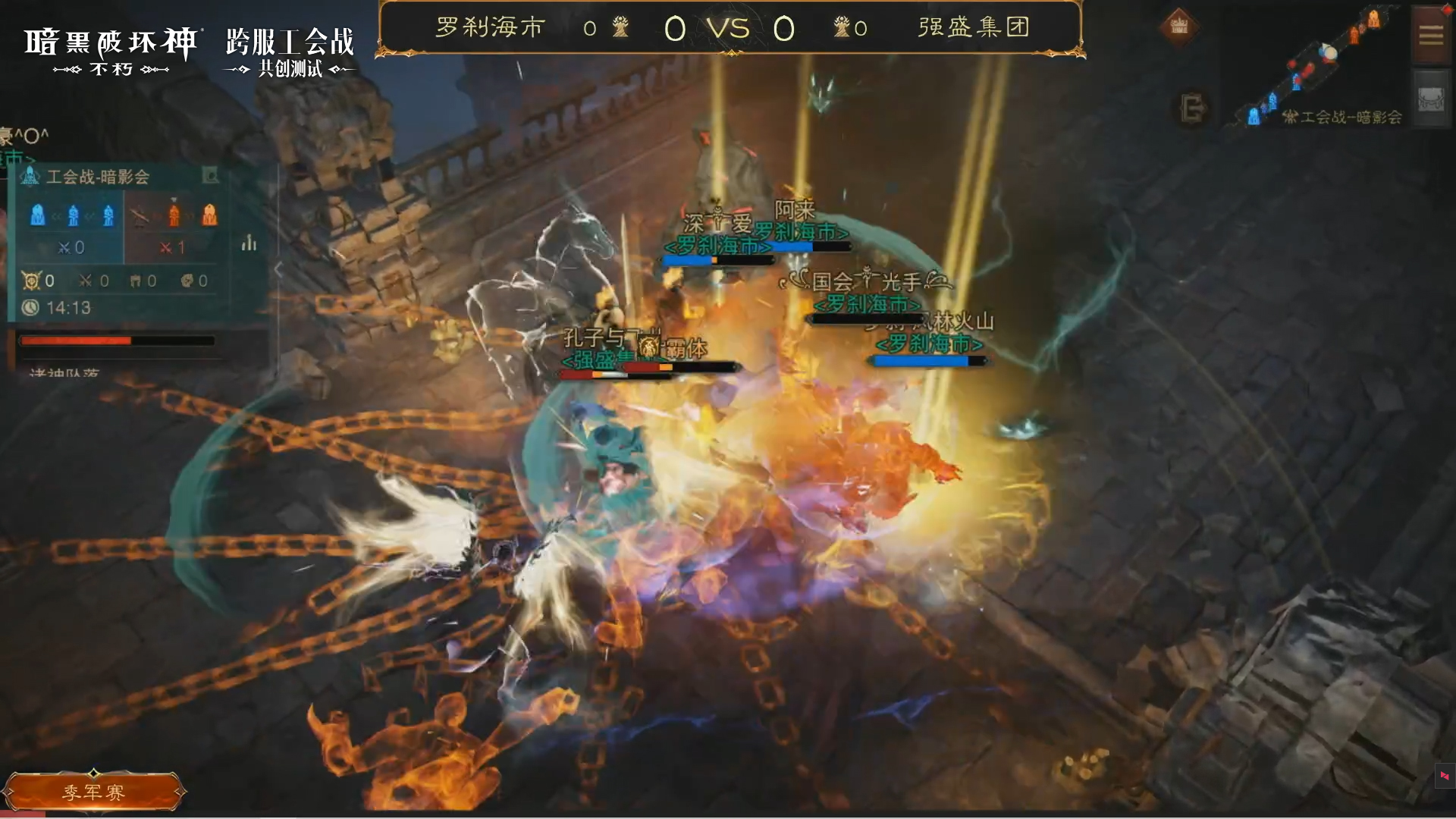This screenshot has width=1456, height=819.
Task: Click the clock icon next to the 14:13 timer
Action: coord(30,306)
